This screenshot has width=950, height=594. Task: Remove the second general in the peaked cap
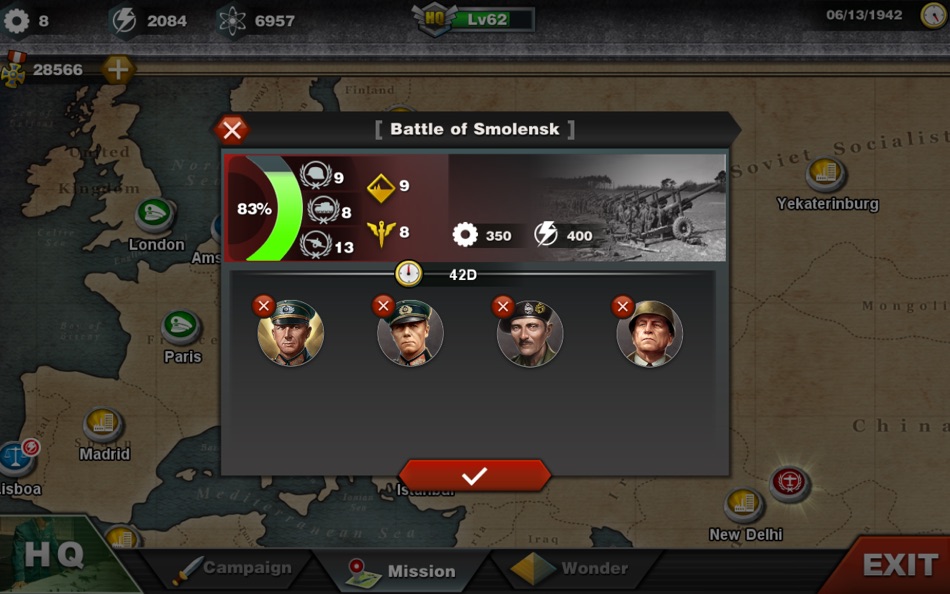[x=383, y=306]
